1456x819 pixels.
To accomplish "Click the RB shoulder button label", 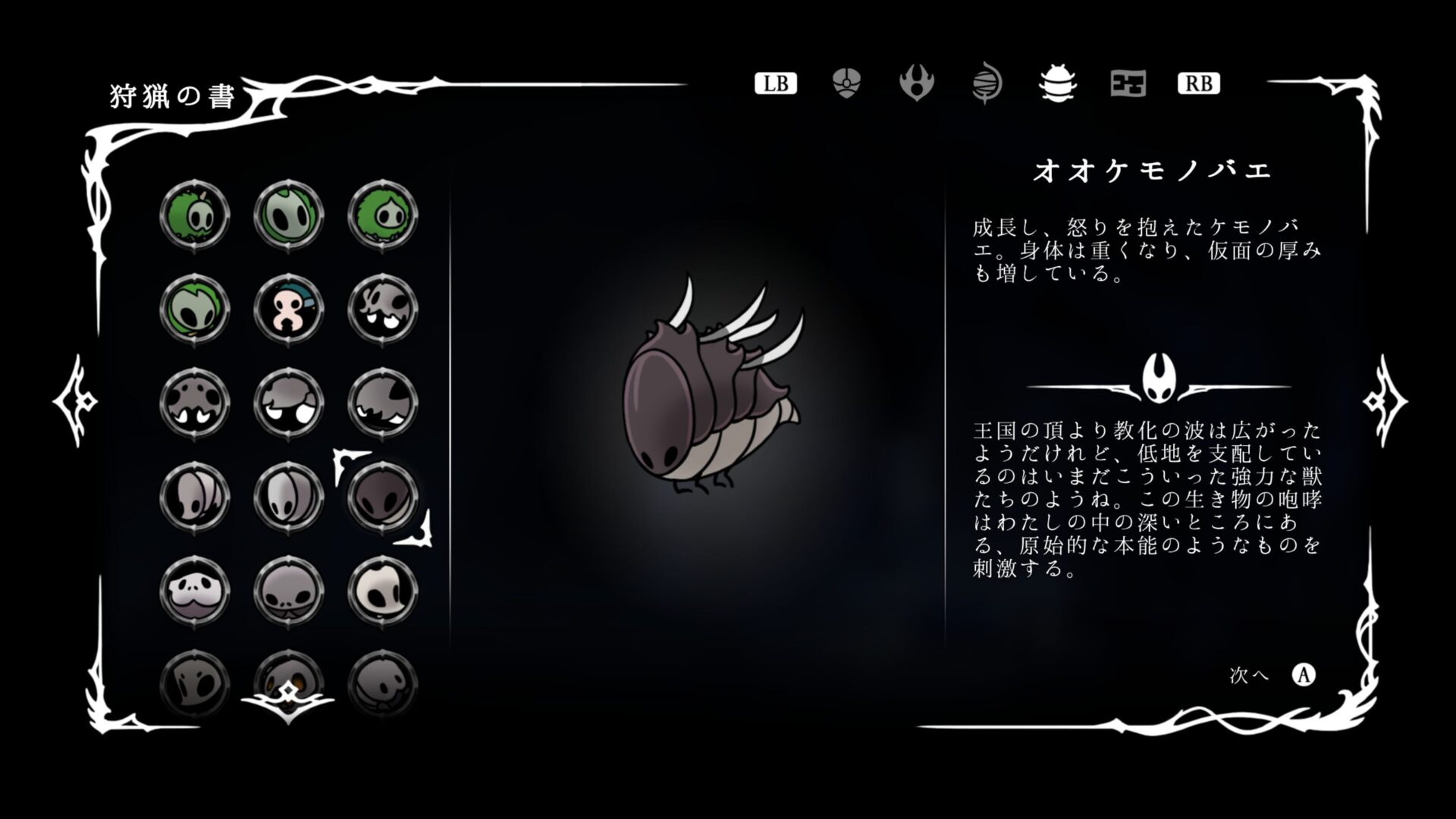I will (1200, 83).
